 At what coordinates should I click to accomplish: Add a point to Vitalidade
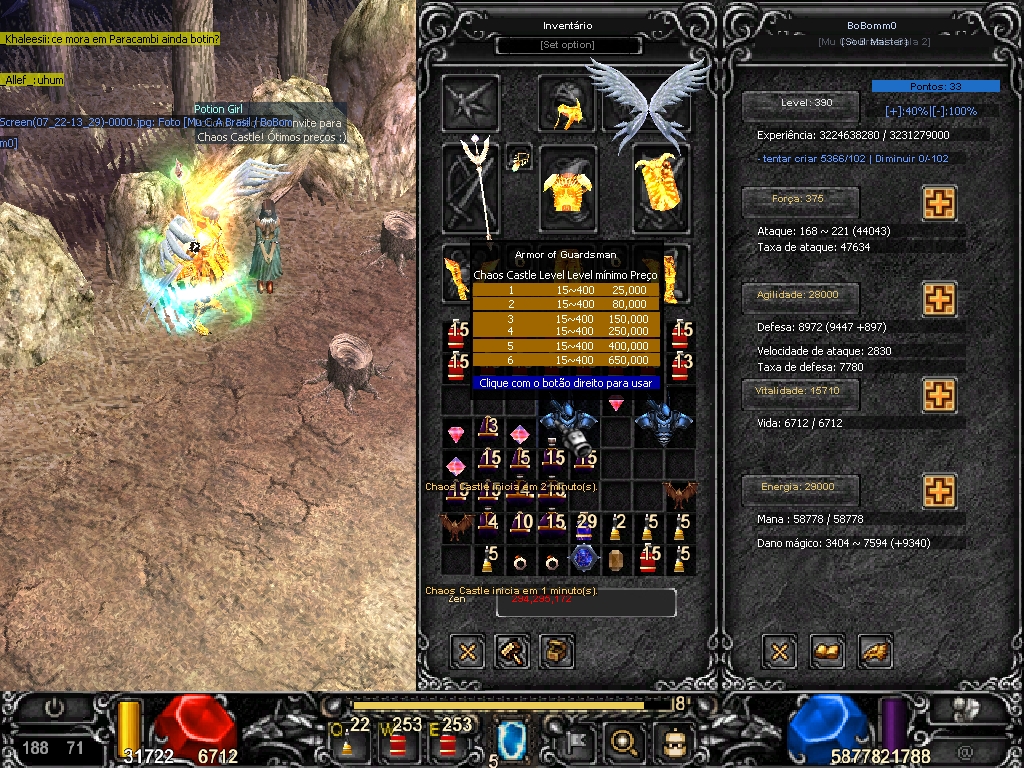[938, 394]
